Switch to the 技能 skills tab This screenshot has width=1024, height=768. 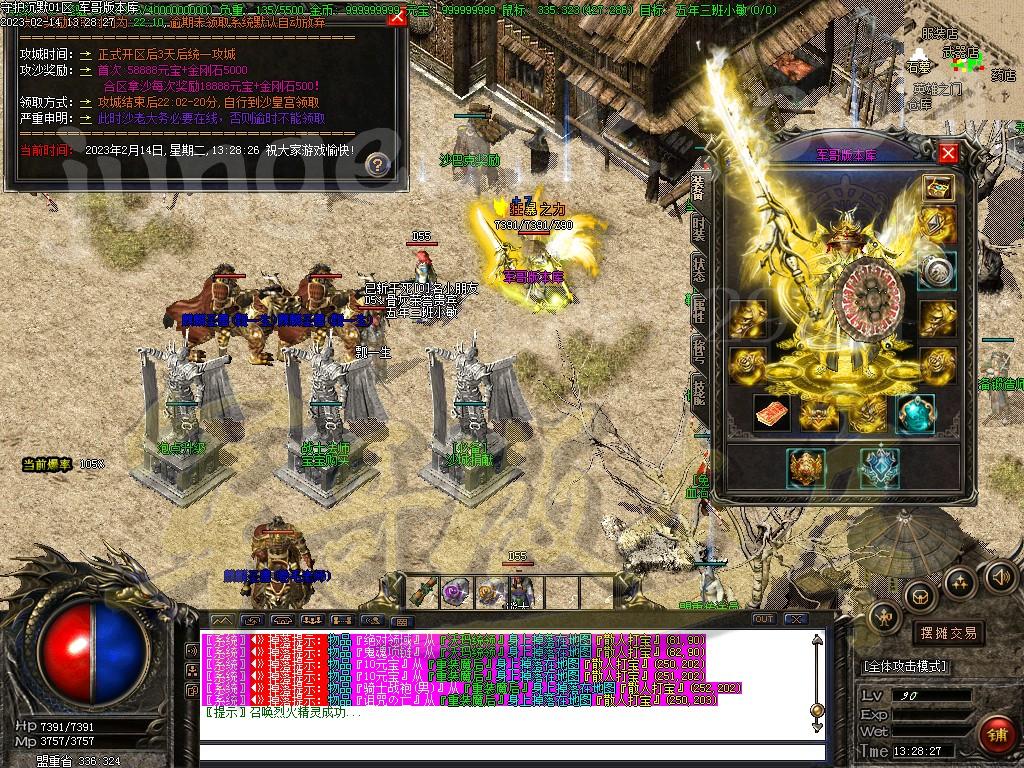pyautogui.click(x=699, y=391)
